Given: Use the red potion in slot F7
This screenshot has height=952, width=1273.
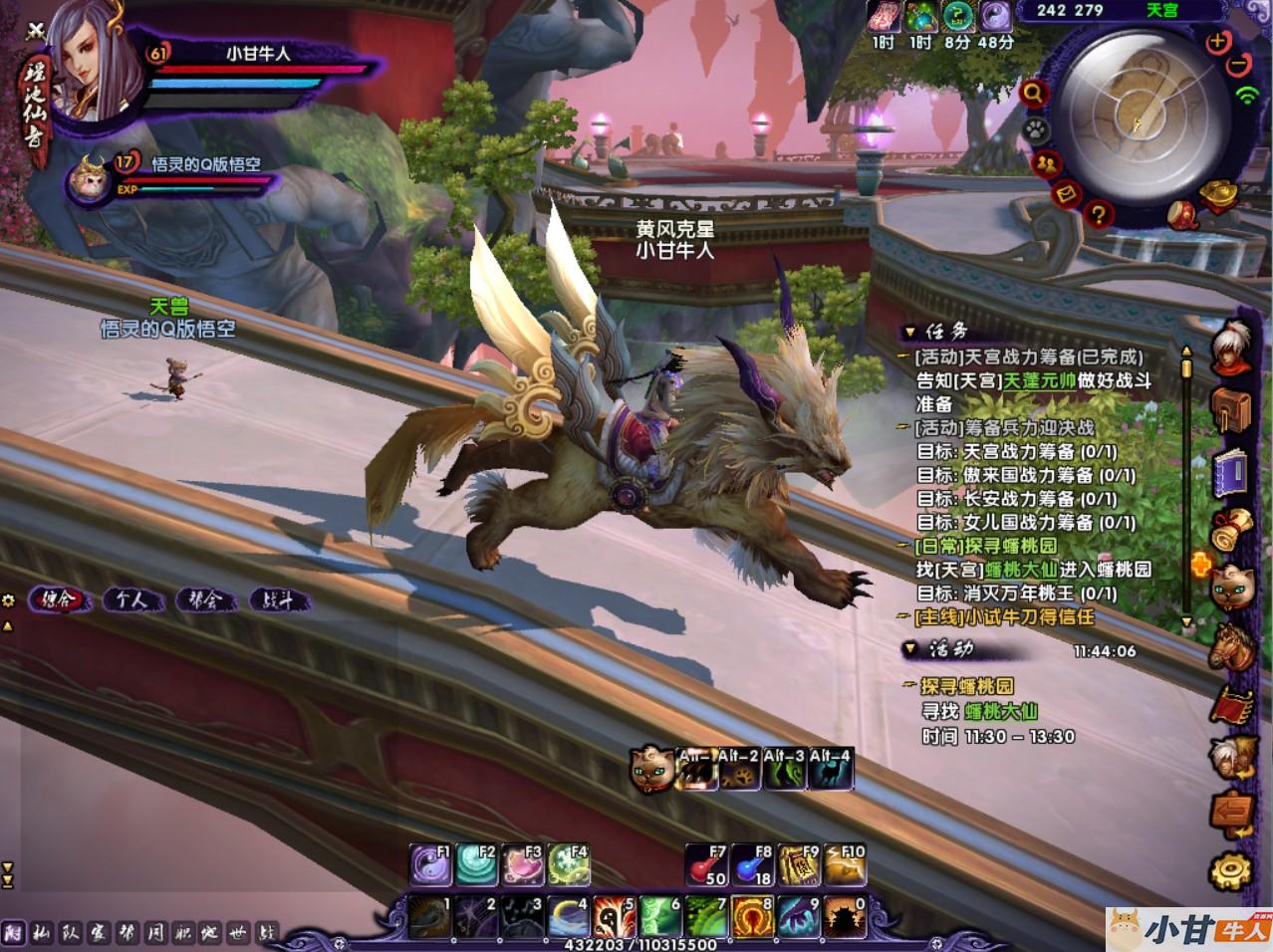Looking at the screenshot, I should pyautogui.click(x=704, y=864).
